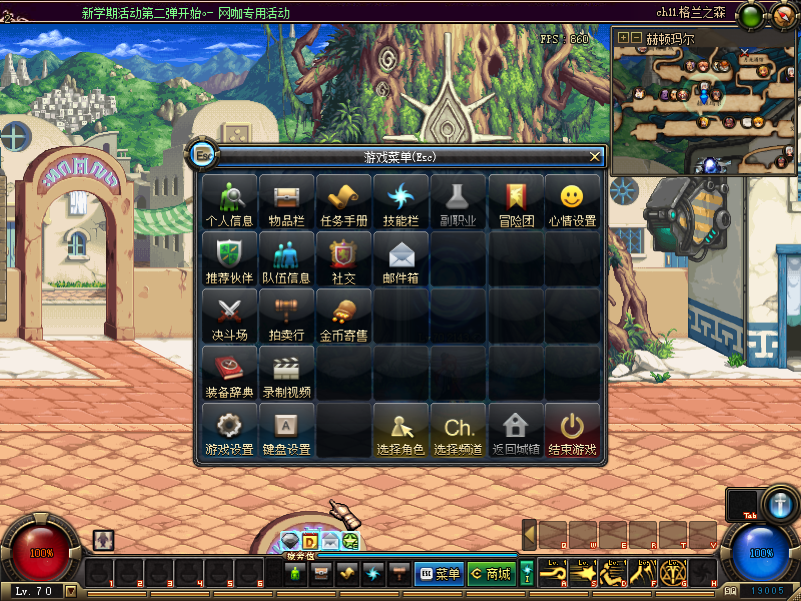Open the 技能栏 skill panel
This screenshot has width=801, height=601.
pos(401,203)
